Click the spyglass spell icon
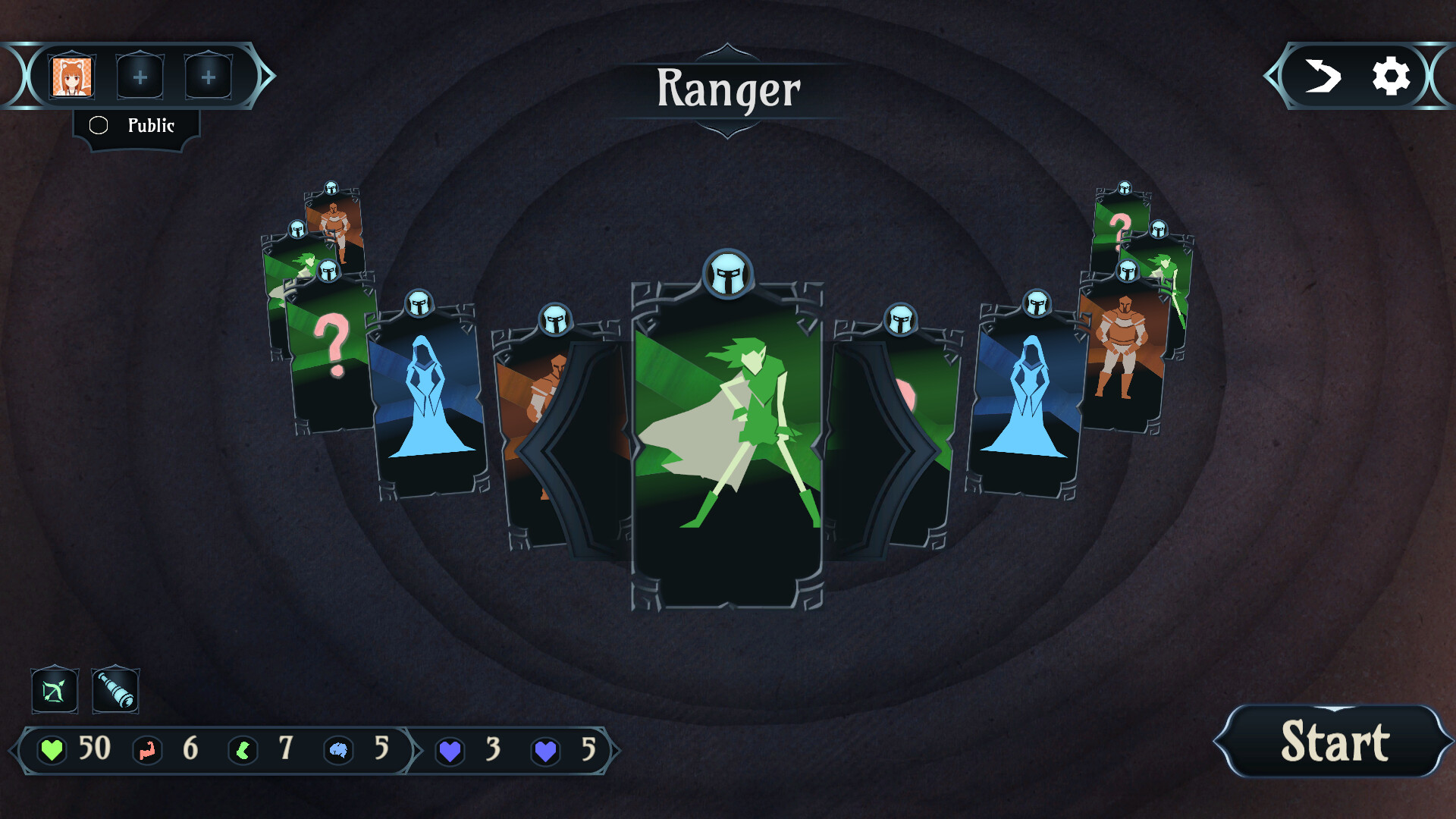Viewport: 1456px width, 819px height. [115, 691]
